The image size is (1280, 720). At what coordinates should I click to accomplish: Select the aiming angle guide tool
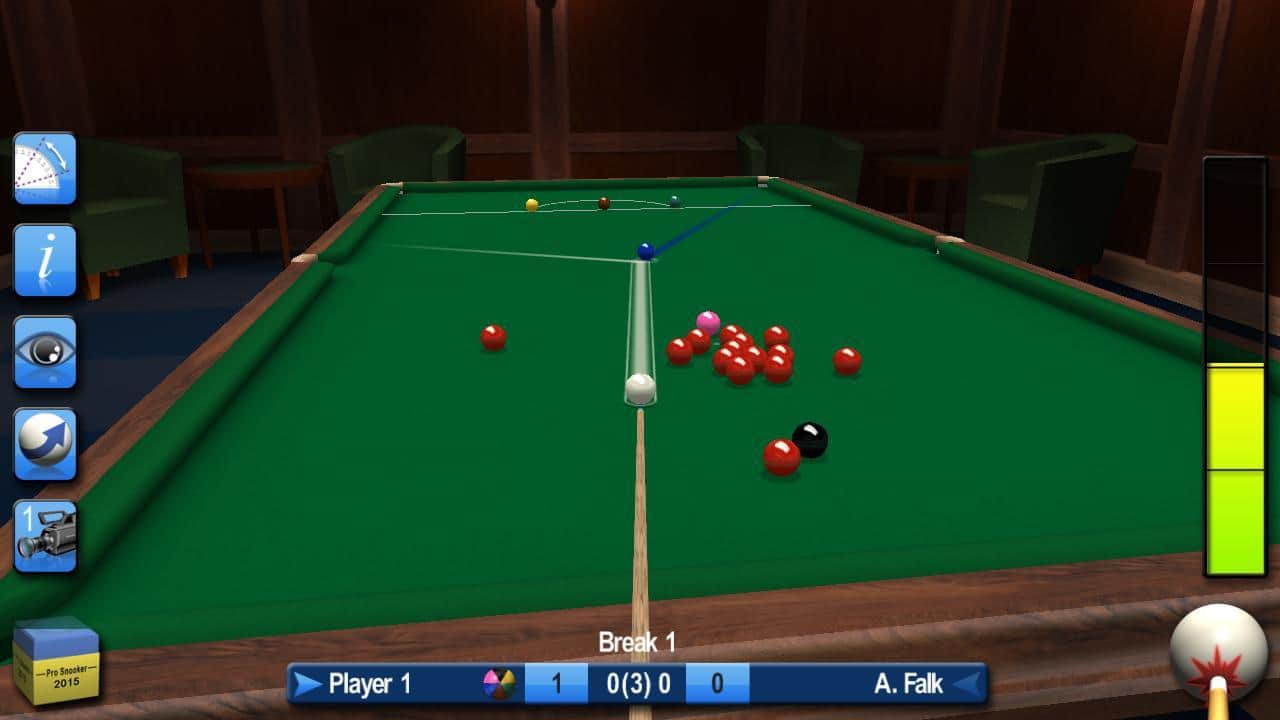coord(45,165)
